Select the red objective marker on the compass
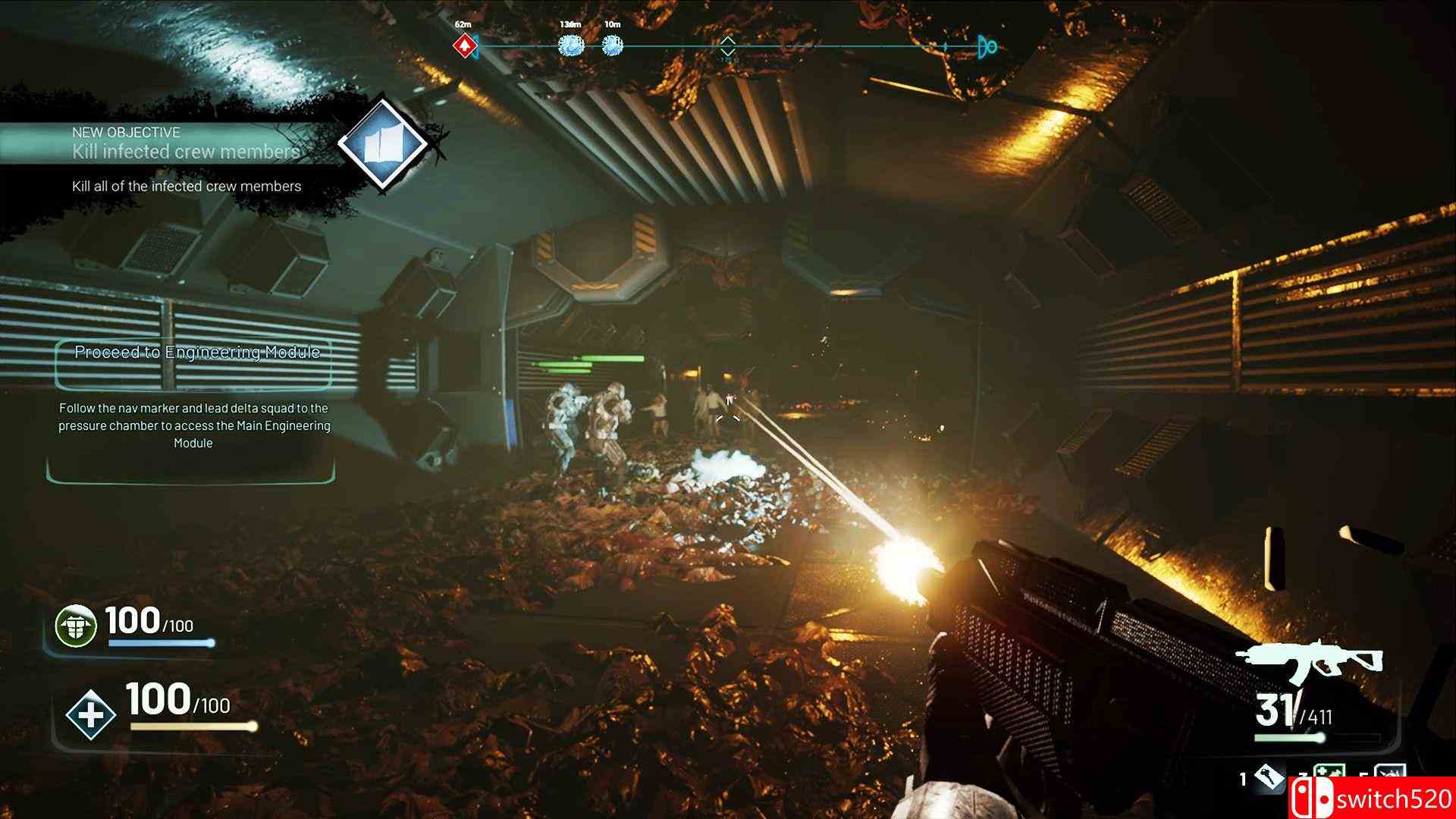 pos(464,46)
